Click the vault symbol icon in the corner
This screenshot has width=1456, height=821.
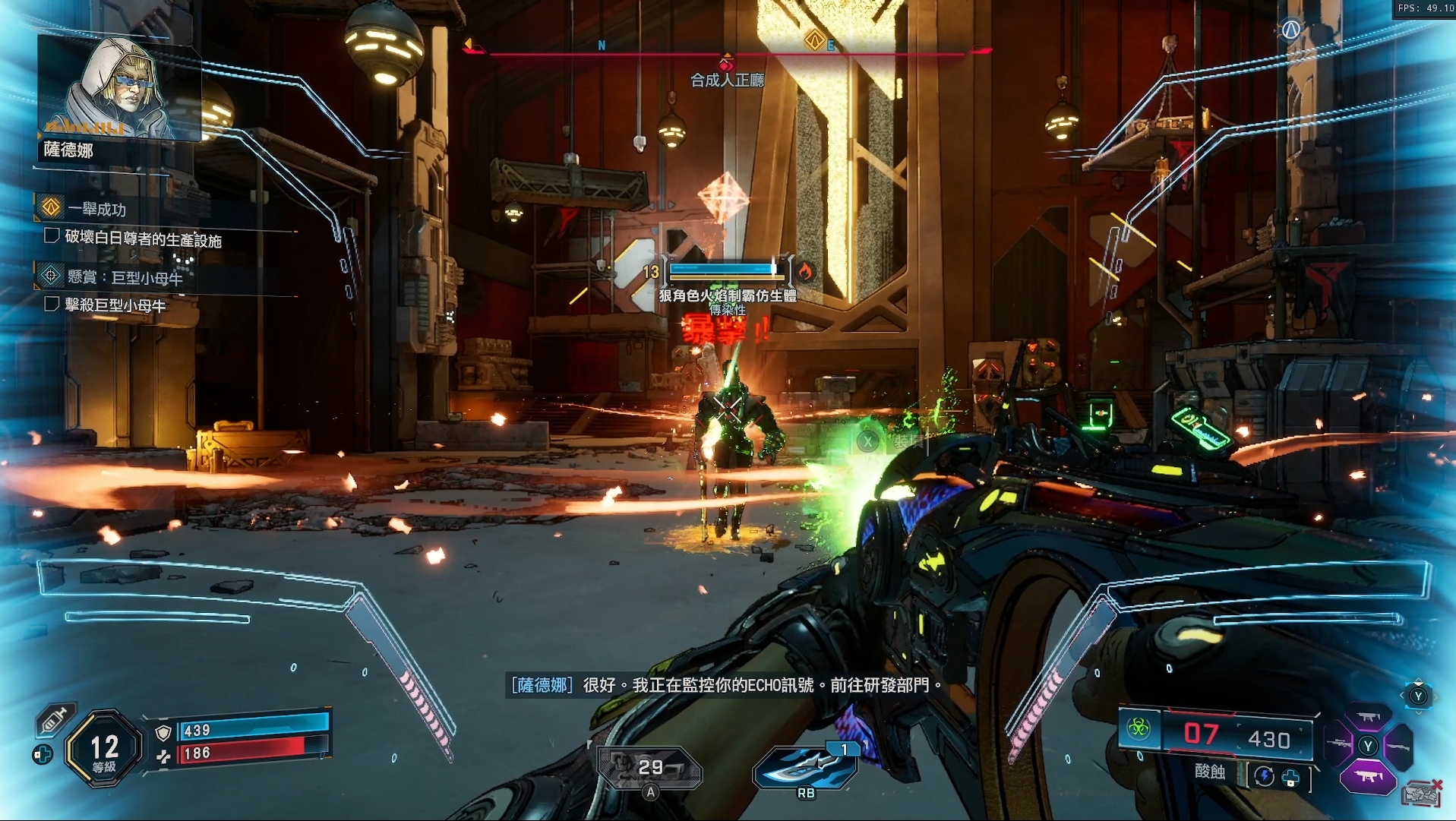tap(1290, 30)
